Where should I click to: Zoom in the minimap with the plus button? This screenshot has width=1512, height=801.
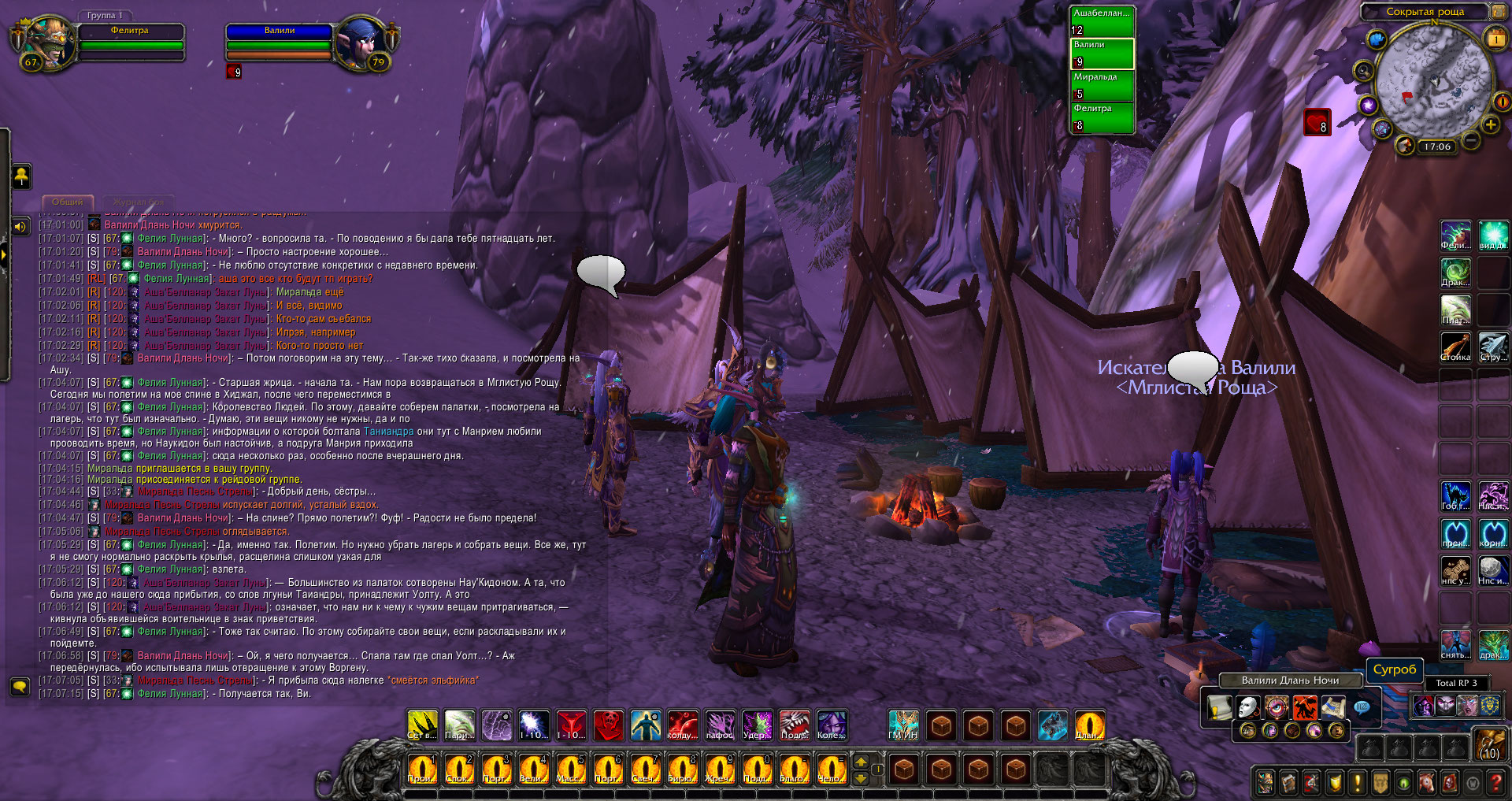click(x=1490, y=125)
